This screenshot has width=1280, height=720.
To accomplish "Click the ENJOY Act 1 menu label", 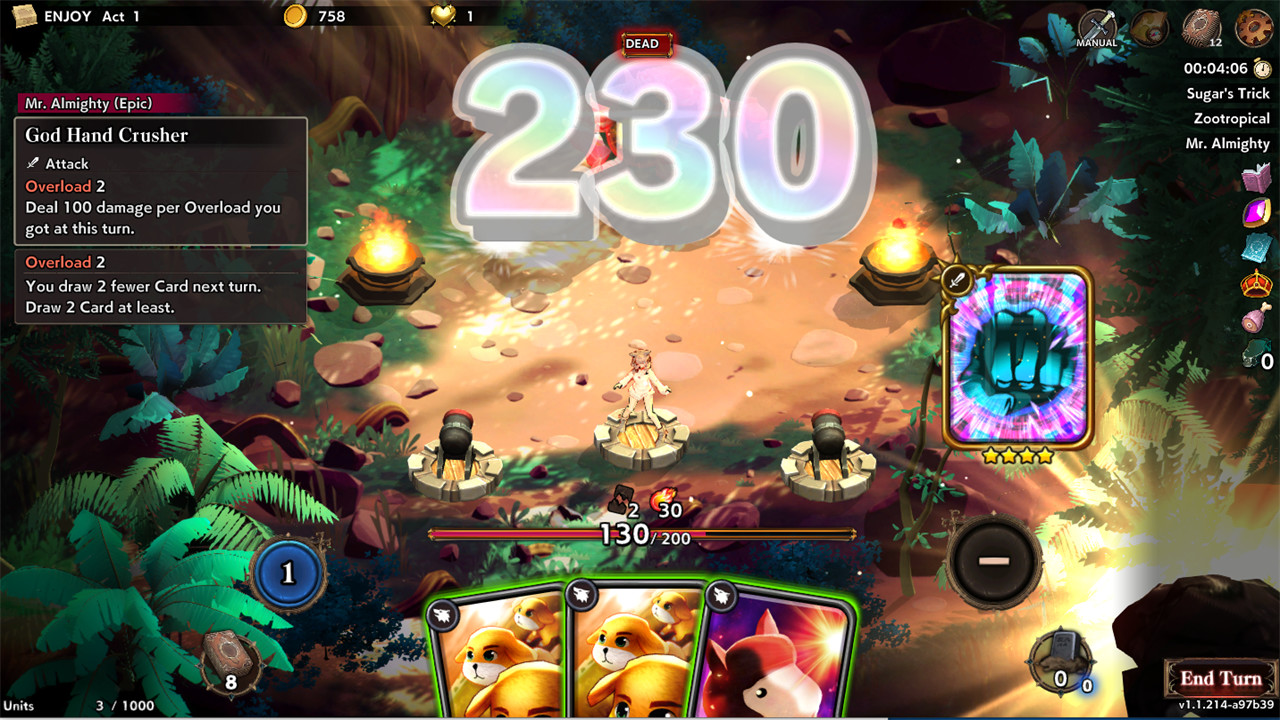I will coord(90,16).
